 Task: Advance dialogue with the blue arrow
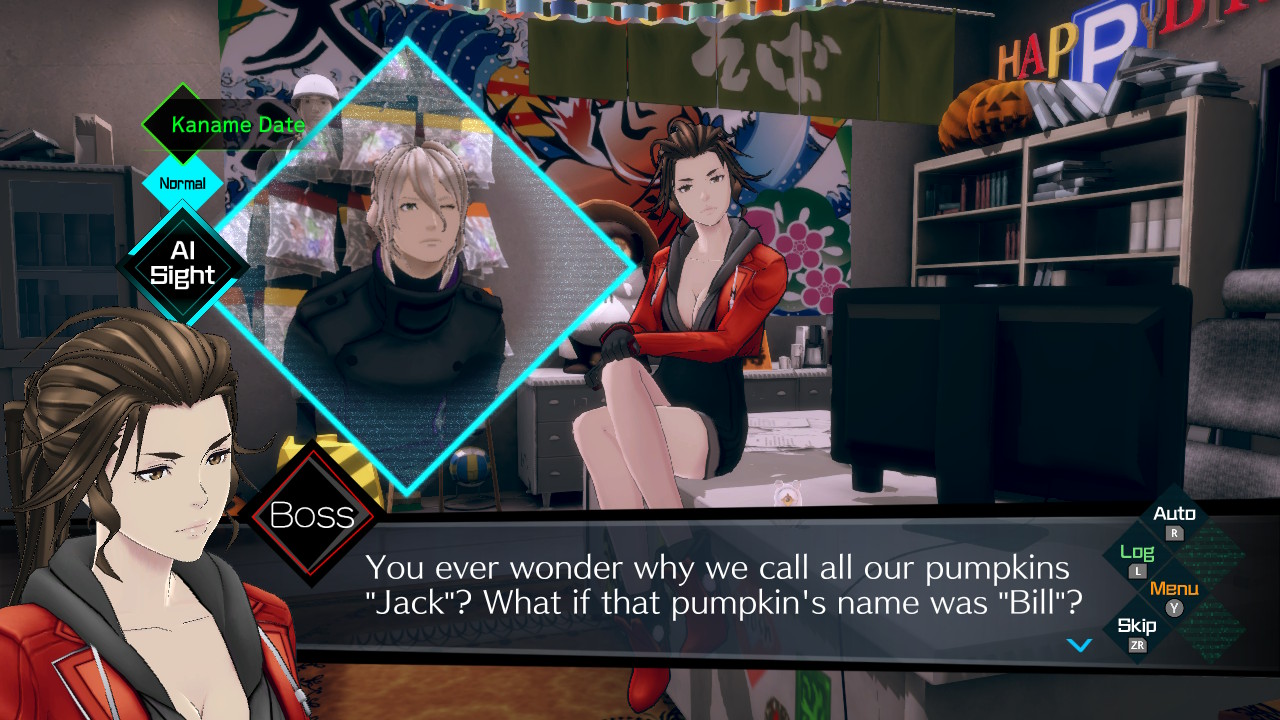tap(1080, 645)
